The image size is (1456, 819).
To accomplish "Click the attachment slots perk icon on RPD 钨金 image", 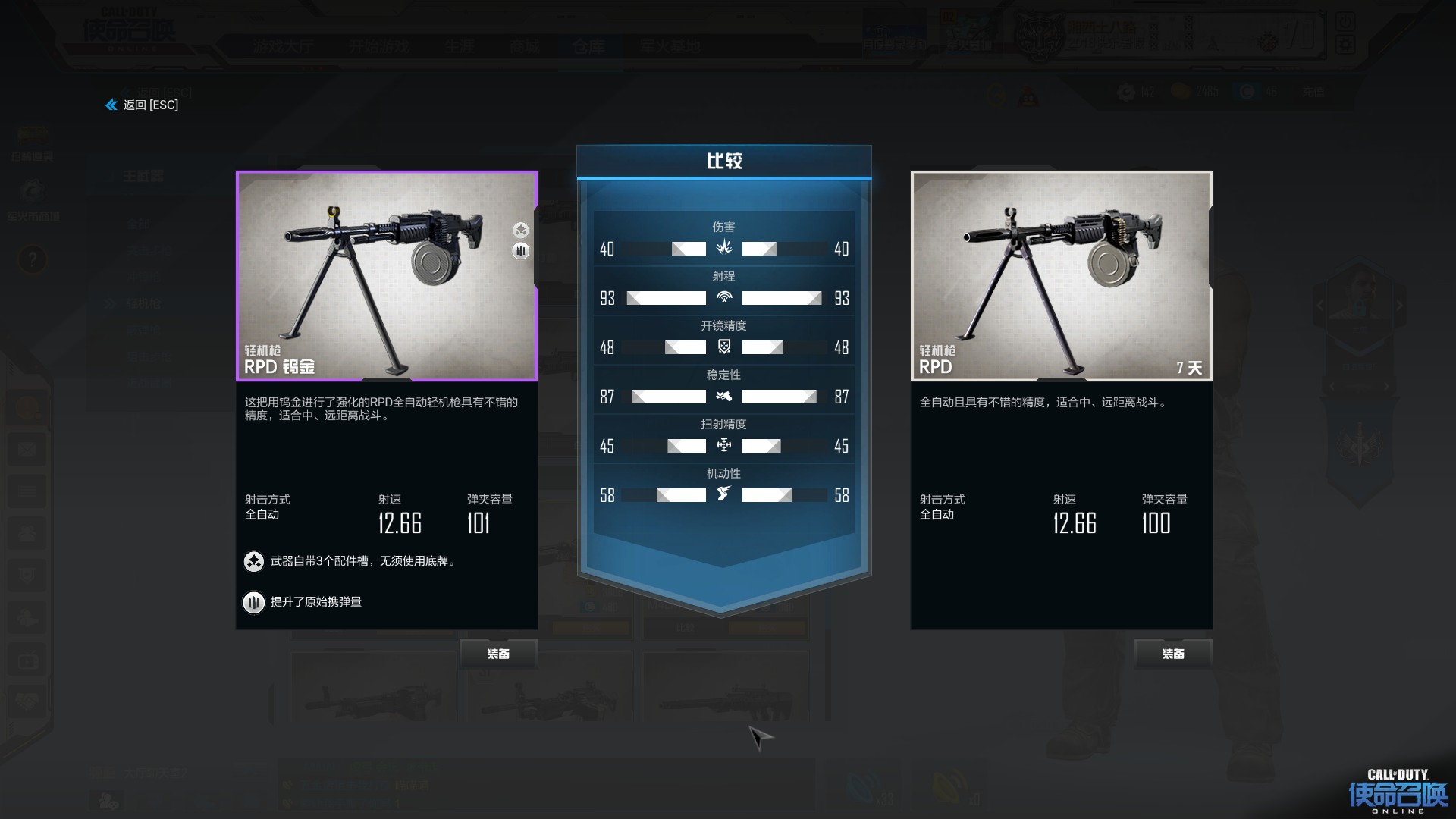I will coord(520,230).
